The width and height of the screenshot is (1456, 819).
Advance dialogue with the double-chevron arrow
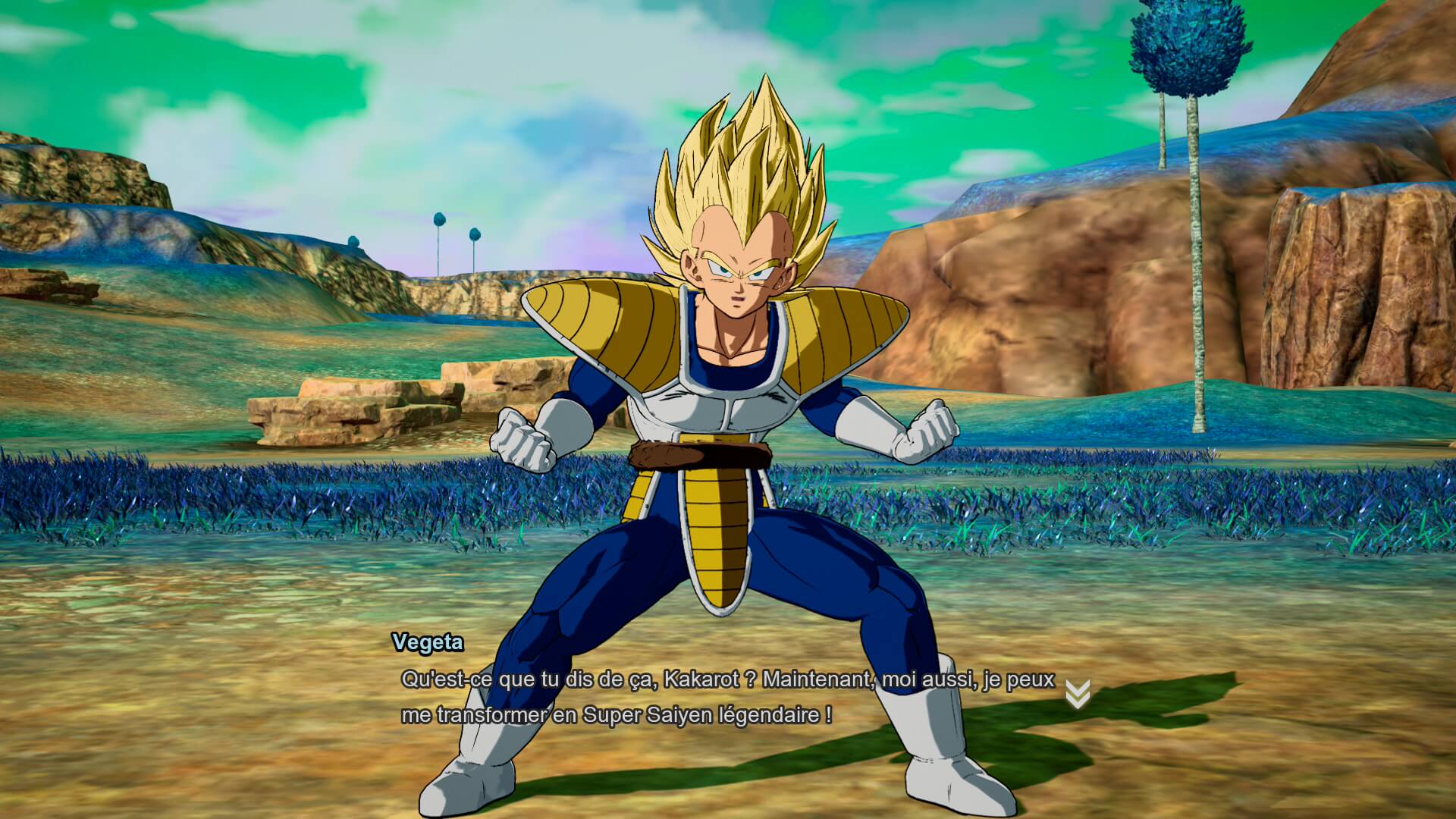(x=1078, y=694)
